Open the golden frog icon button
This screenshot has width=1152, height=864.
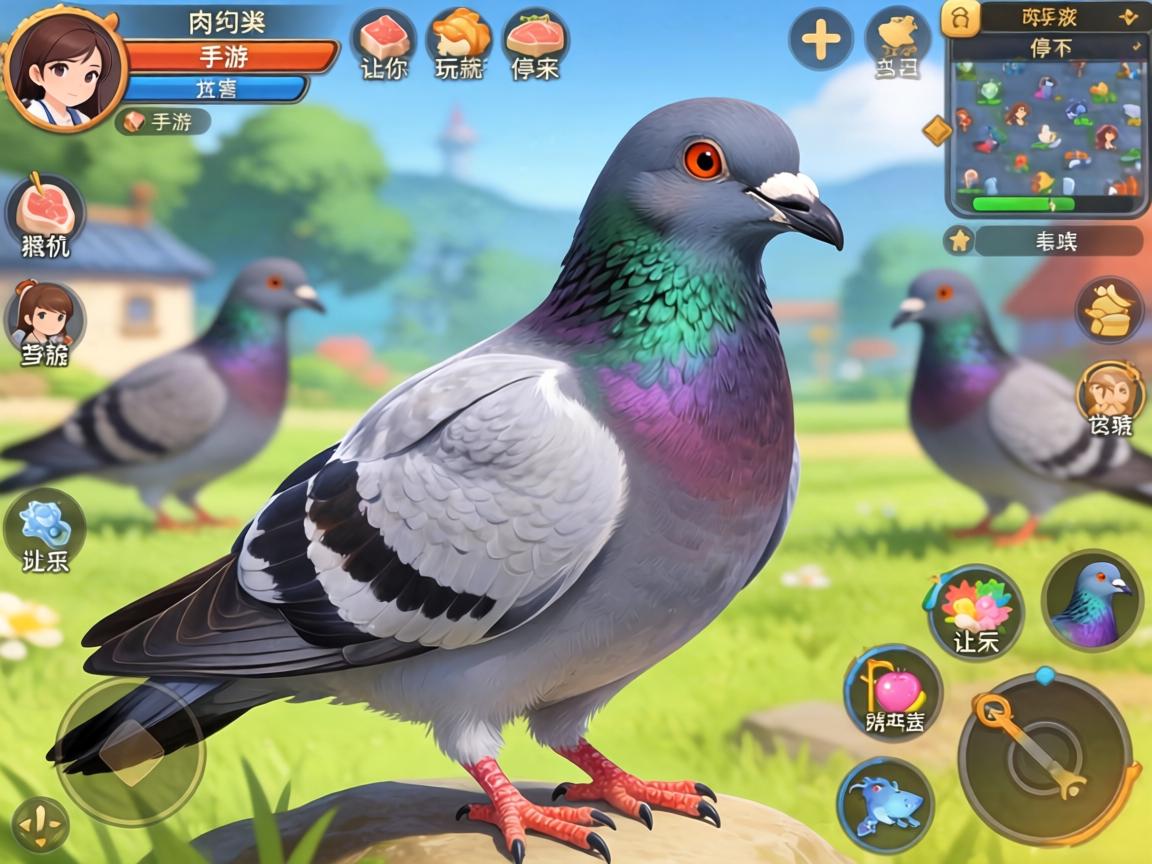896,38
